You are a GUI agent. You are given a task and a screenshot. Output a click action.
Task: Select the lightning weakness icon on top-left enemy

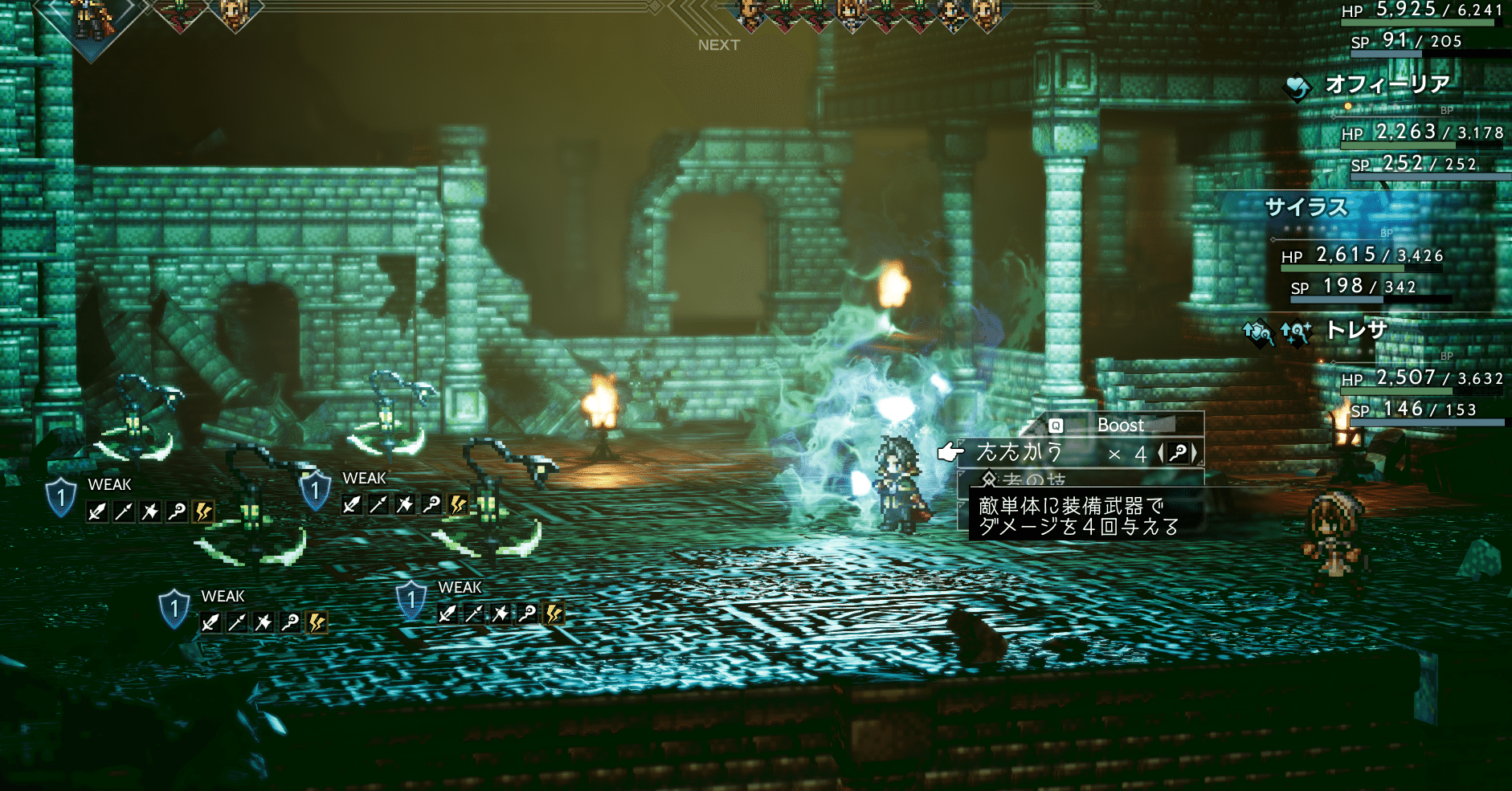pyautogui.click(x=202, y=511)
